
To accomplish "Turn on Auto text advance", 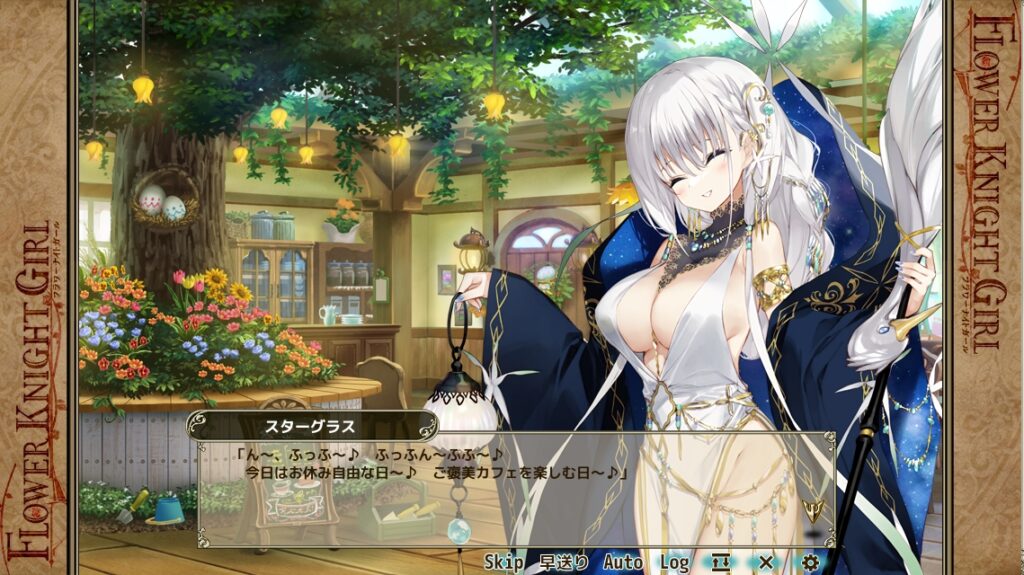I will pyautogui.click(x=623, y=562).
